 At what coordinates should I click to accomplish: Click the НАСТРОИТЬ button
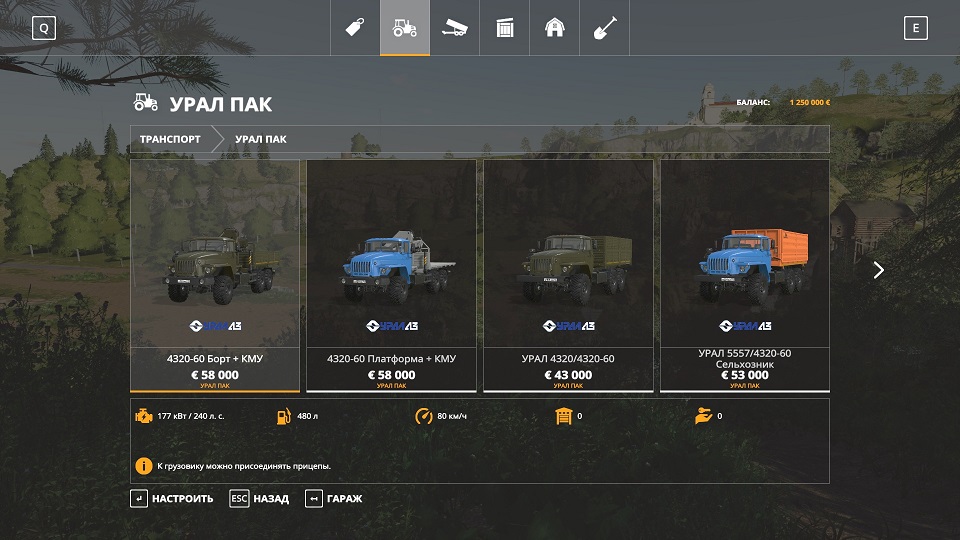172,498
